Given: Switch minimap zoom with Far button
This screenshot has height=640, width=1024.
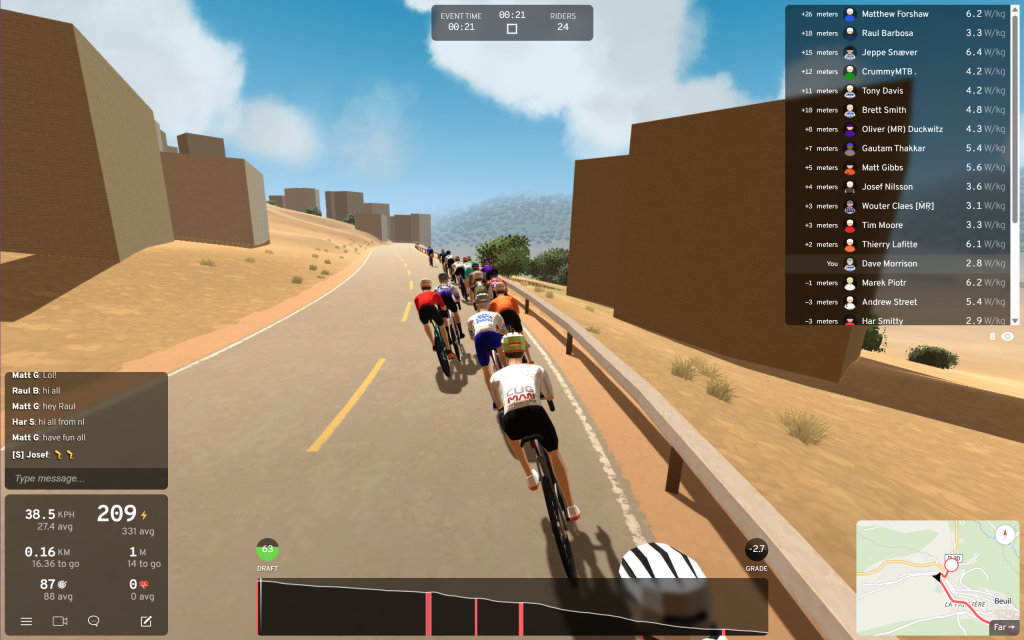Looking at the screenshot, I should click(1002, 627).
